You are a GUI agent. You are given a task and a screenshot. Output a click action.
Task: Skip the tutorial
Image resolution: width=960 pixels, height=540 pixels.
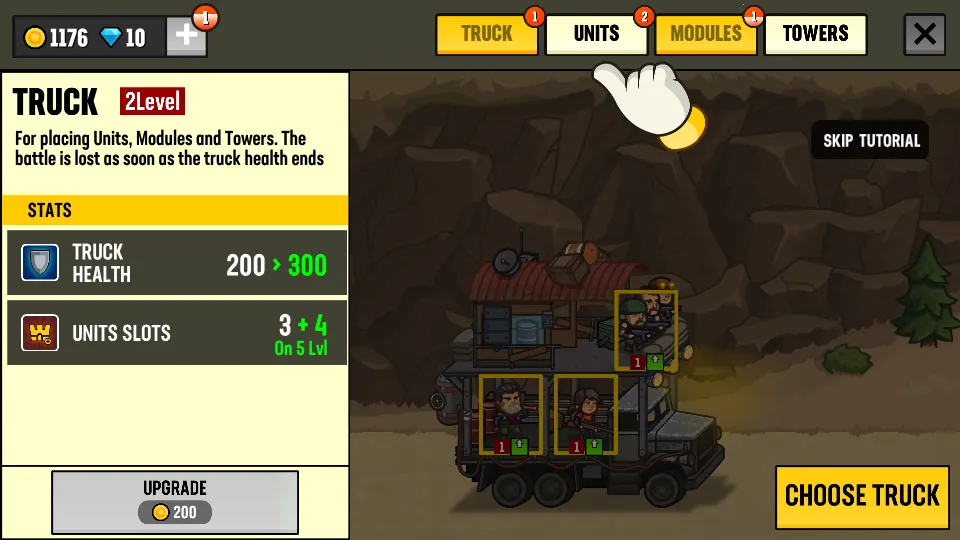(871, 140)
